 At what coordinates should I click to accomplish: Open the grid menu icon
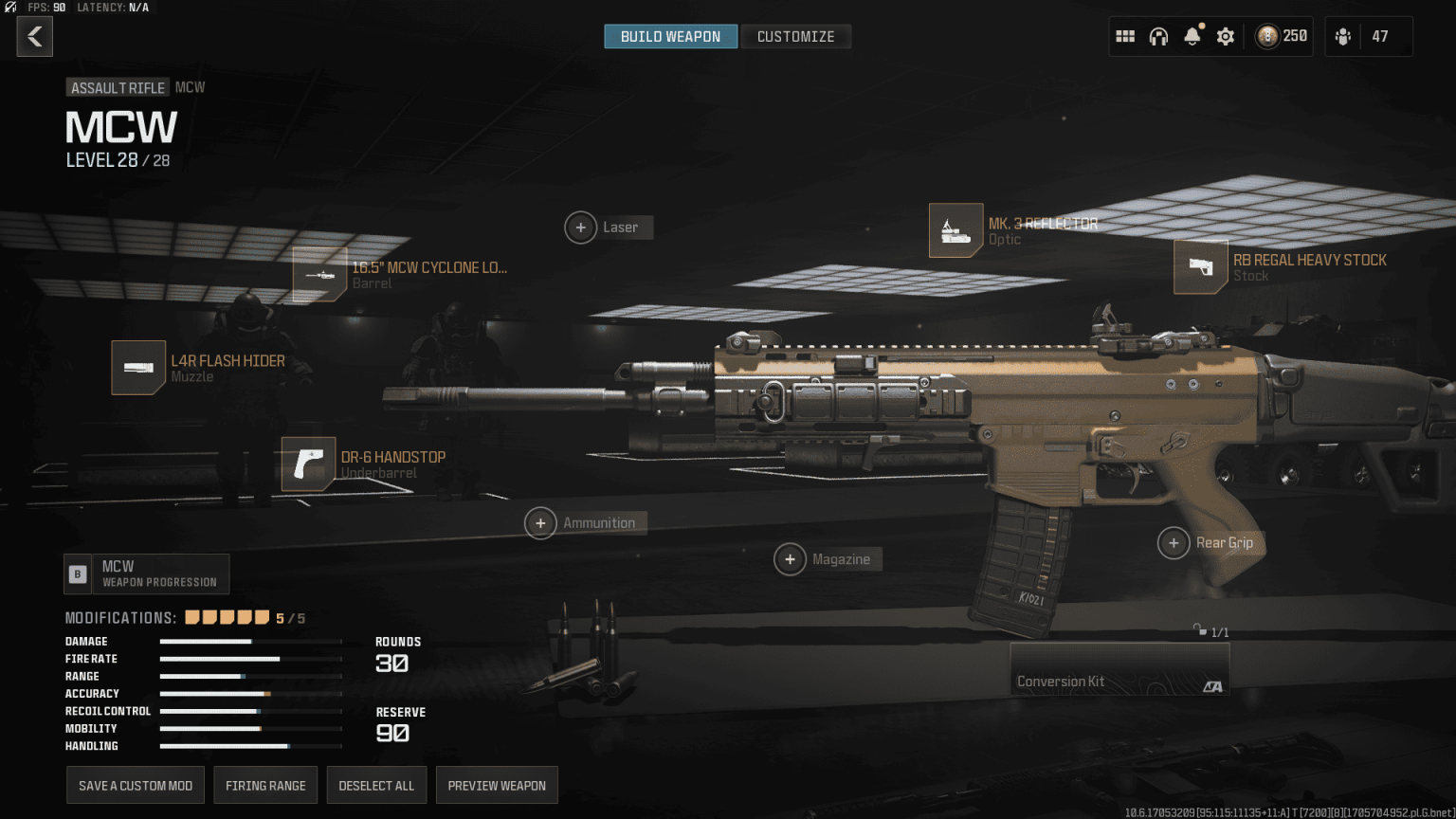[x=1125, y=37]
